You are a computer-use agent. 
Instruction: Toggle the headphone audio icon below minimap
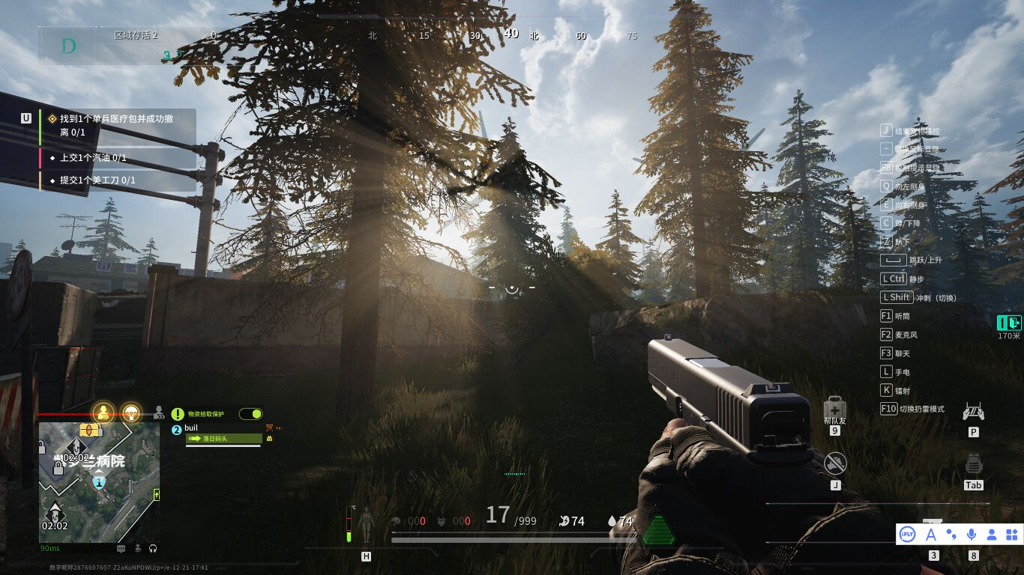(x=153, y=548)
